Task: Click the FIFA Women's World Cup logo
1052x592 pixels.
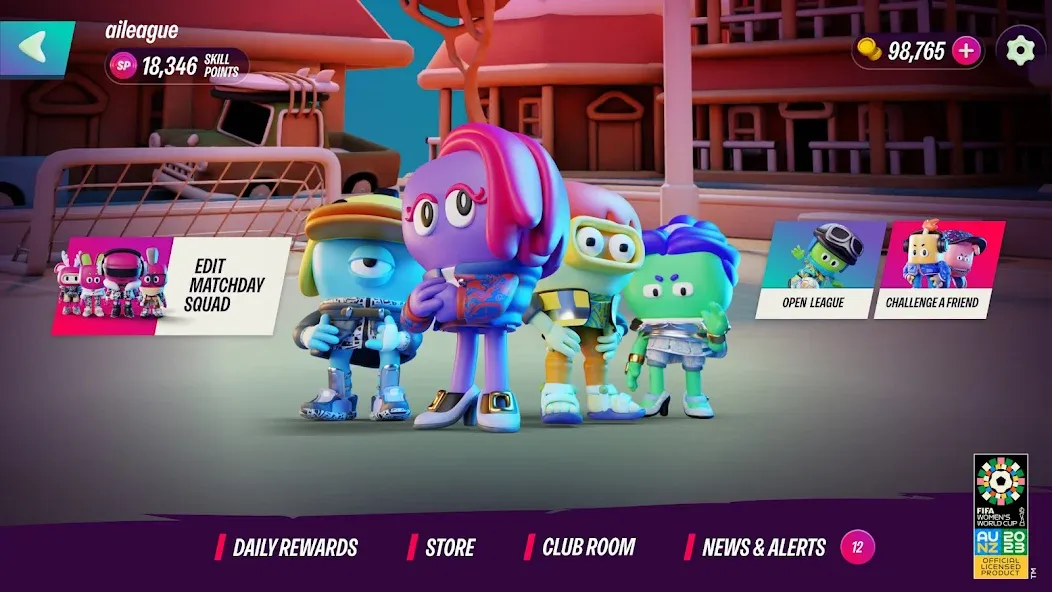Action: 1000,515
